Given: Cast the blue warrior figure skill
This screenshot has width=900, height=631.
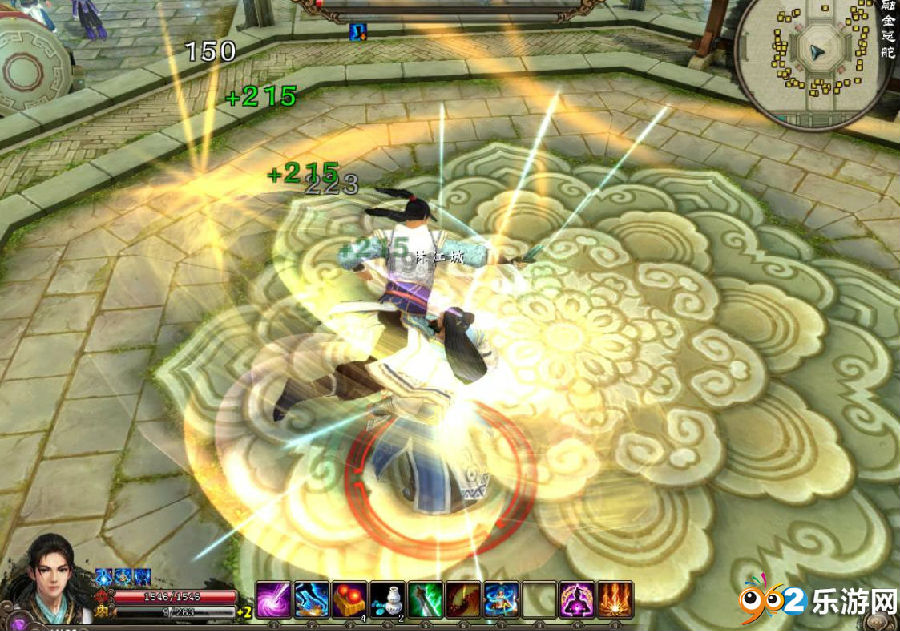Looking at the screenshot, I should coord(502,600).
